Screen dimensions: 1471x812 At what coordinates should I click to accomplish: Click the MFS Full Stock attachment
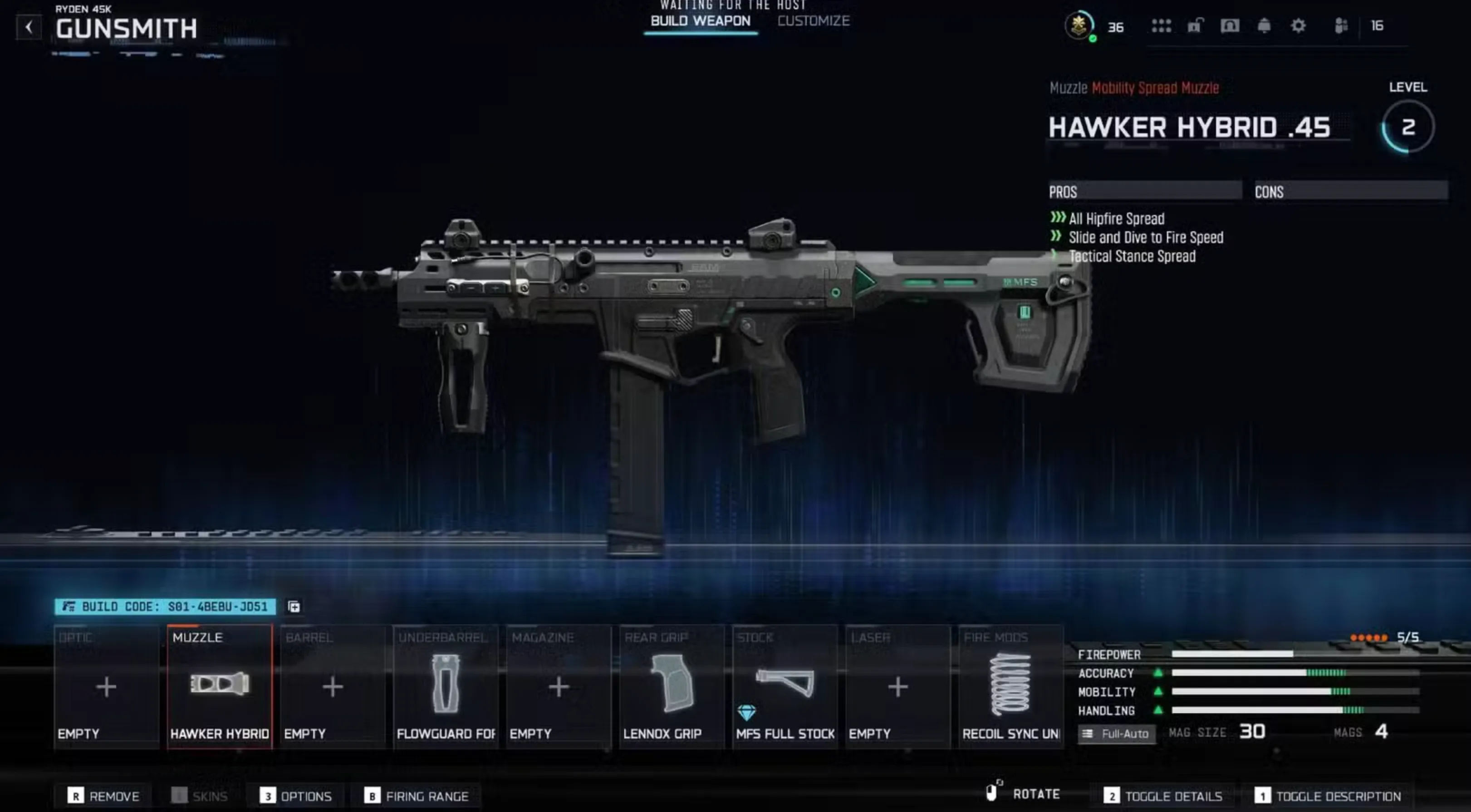click(x=785, y=685)
